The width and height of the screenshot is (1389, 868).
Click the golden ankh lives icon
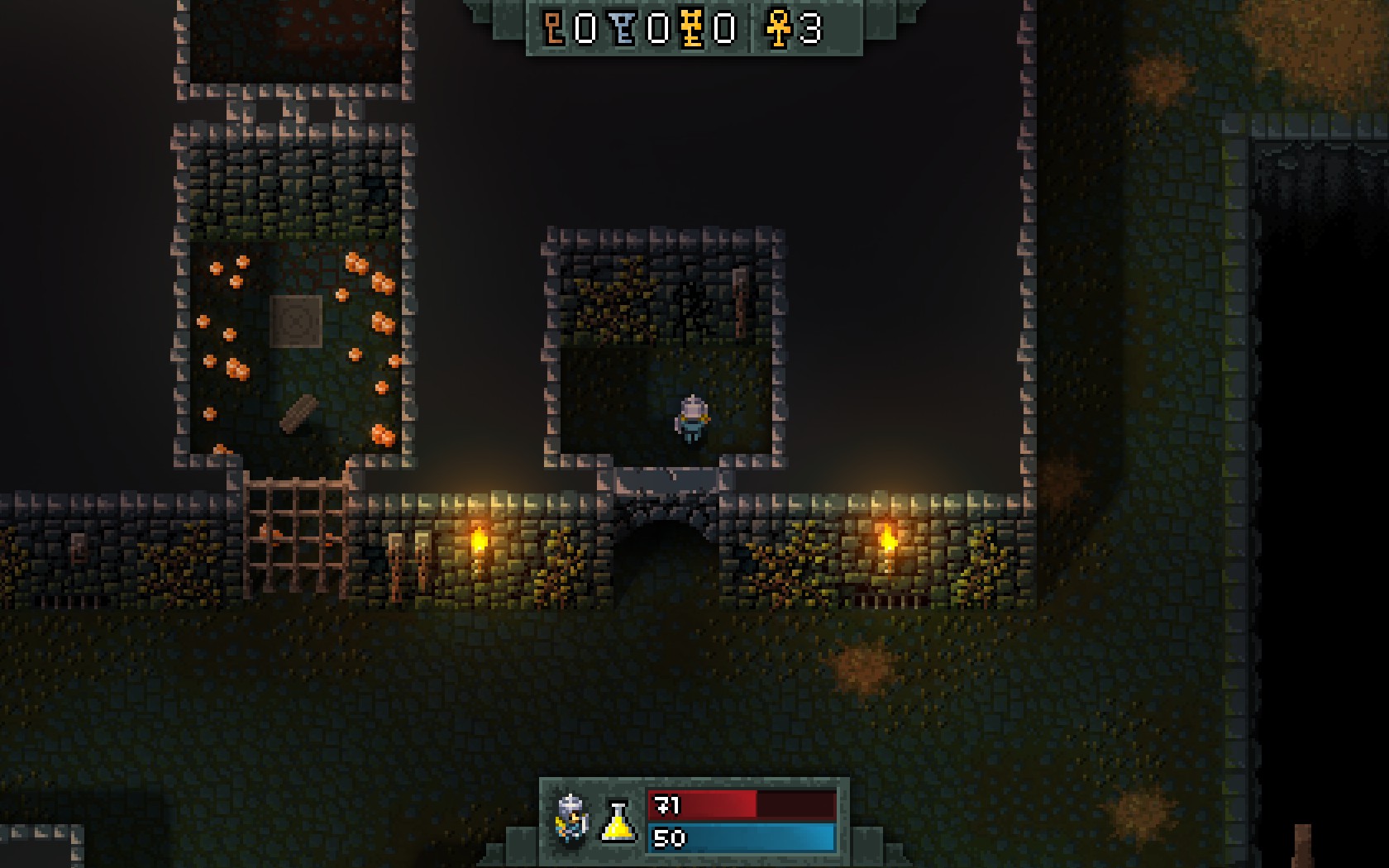(778, 29)
